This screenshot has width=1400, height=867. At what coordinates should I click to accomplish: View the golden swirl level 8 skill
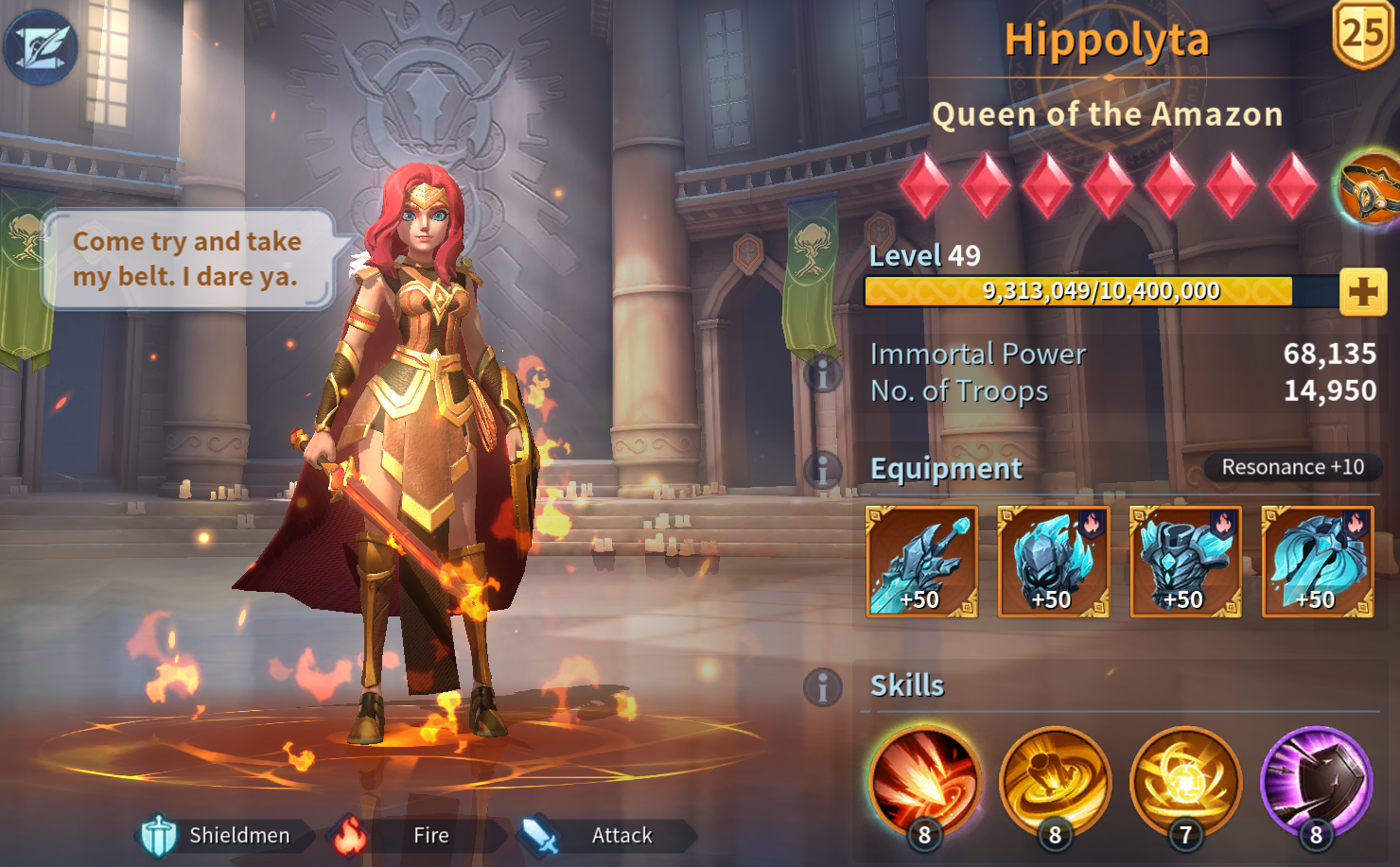coord(1055,781)
